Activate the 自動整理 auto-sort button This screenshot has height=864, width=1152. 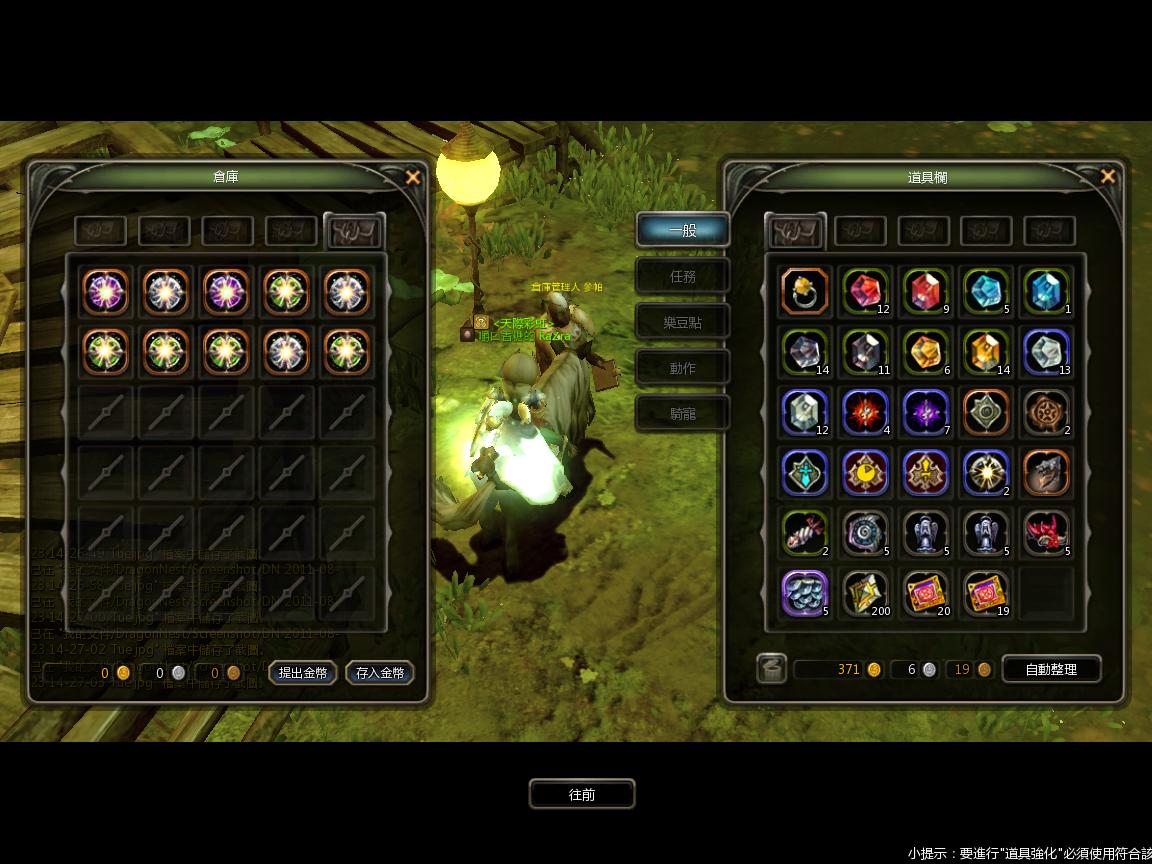coord(1051,669)
